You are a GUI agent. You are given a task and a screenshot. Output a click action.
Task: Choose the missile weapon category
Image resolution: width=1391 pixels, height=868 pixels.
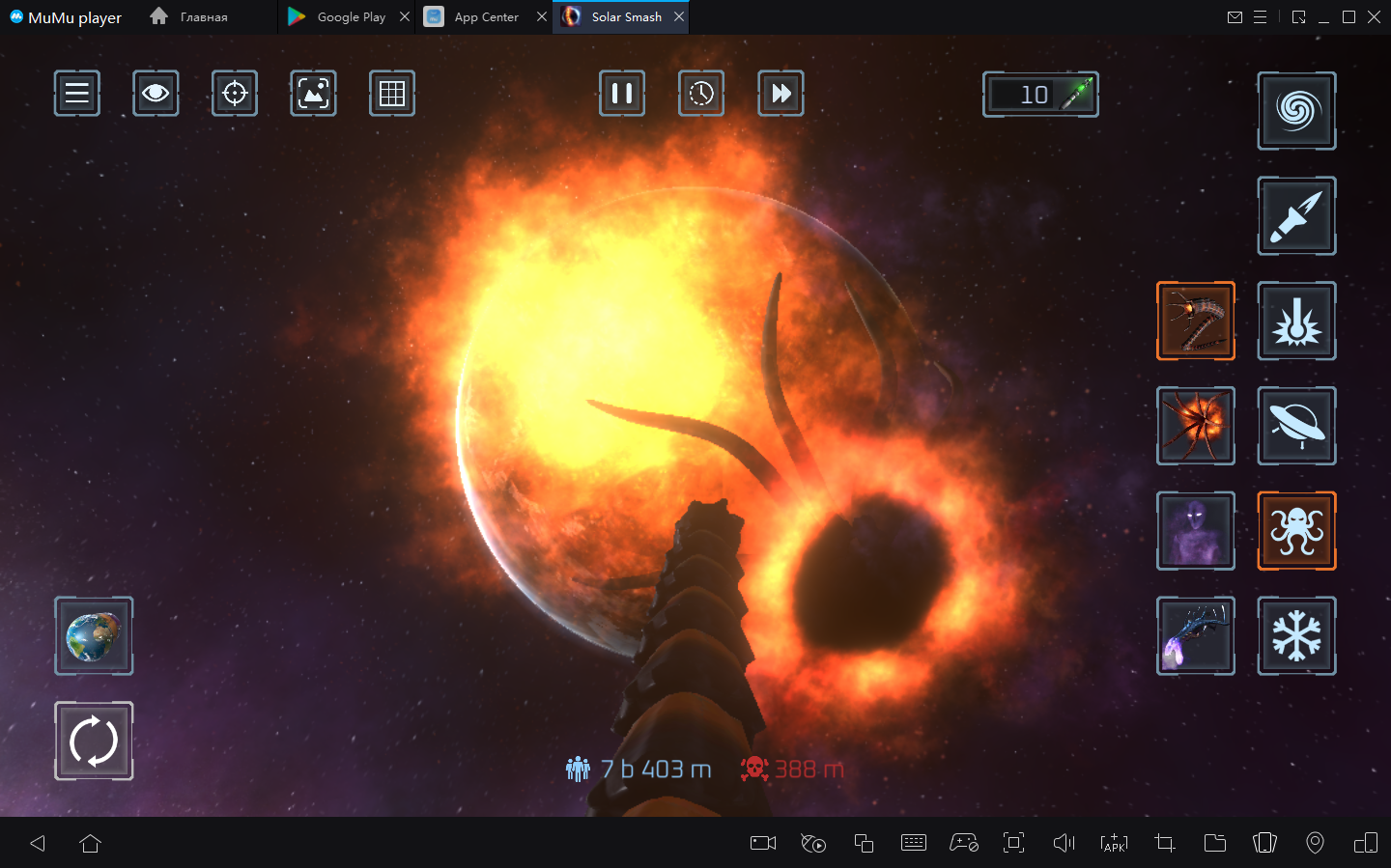point(1296,216)
